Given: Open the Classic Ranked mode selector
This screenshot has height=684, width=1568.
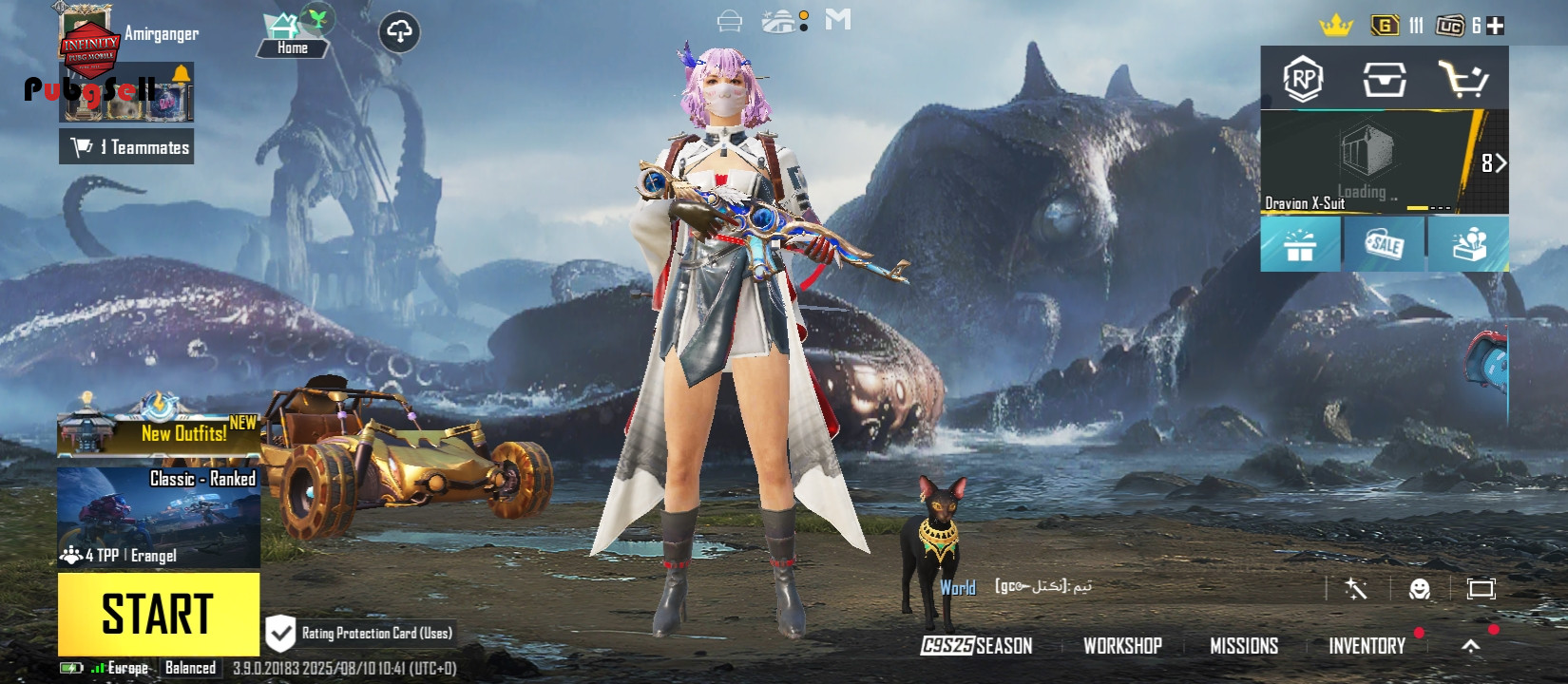Looking at the screenshot, I should pyautogui.click(x=159, y=517).
